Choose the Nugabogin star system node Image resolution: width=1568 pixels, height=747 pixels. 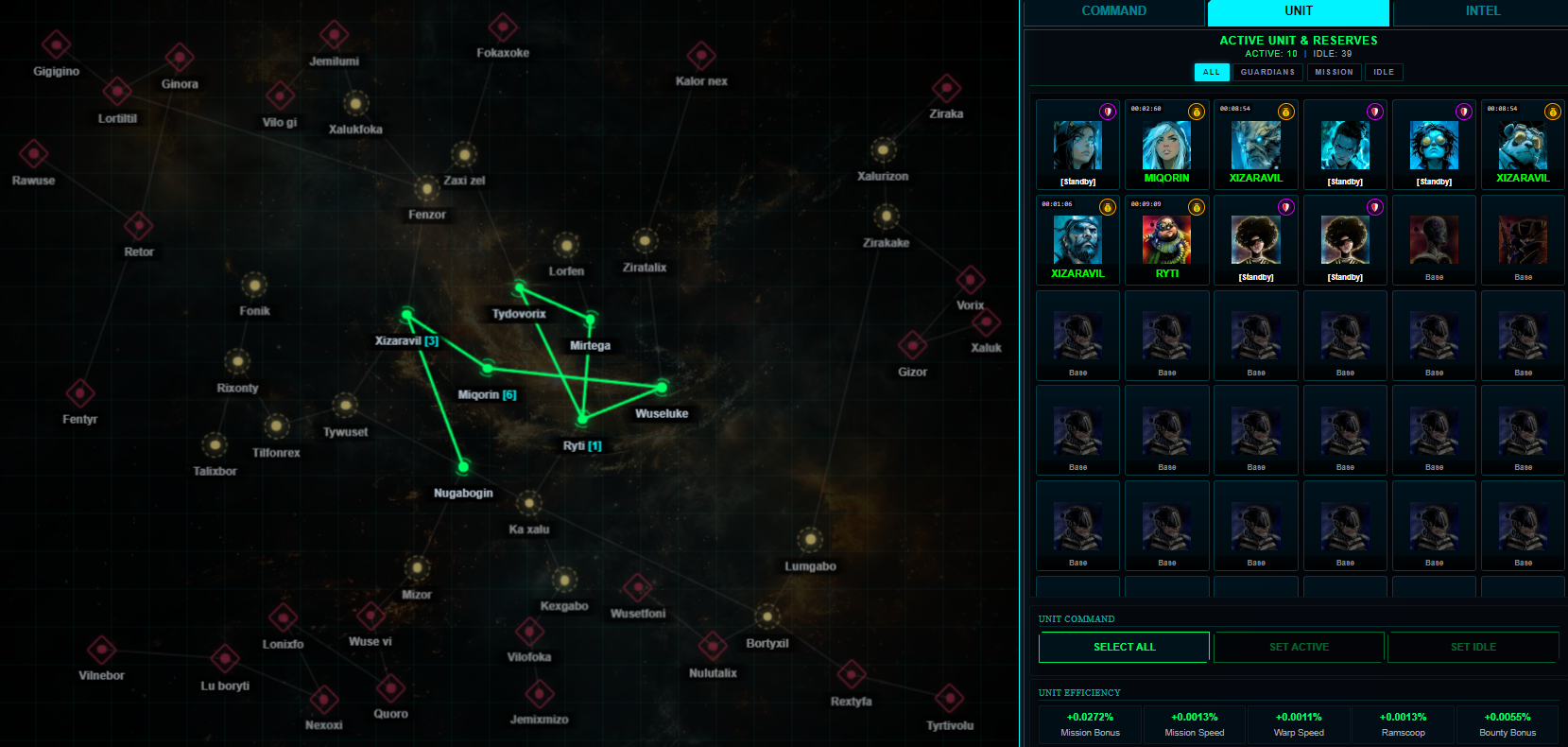pos(463,466)
